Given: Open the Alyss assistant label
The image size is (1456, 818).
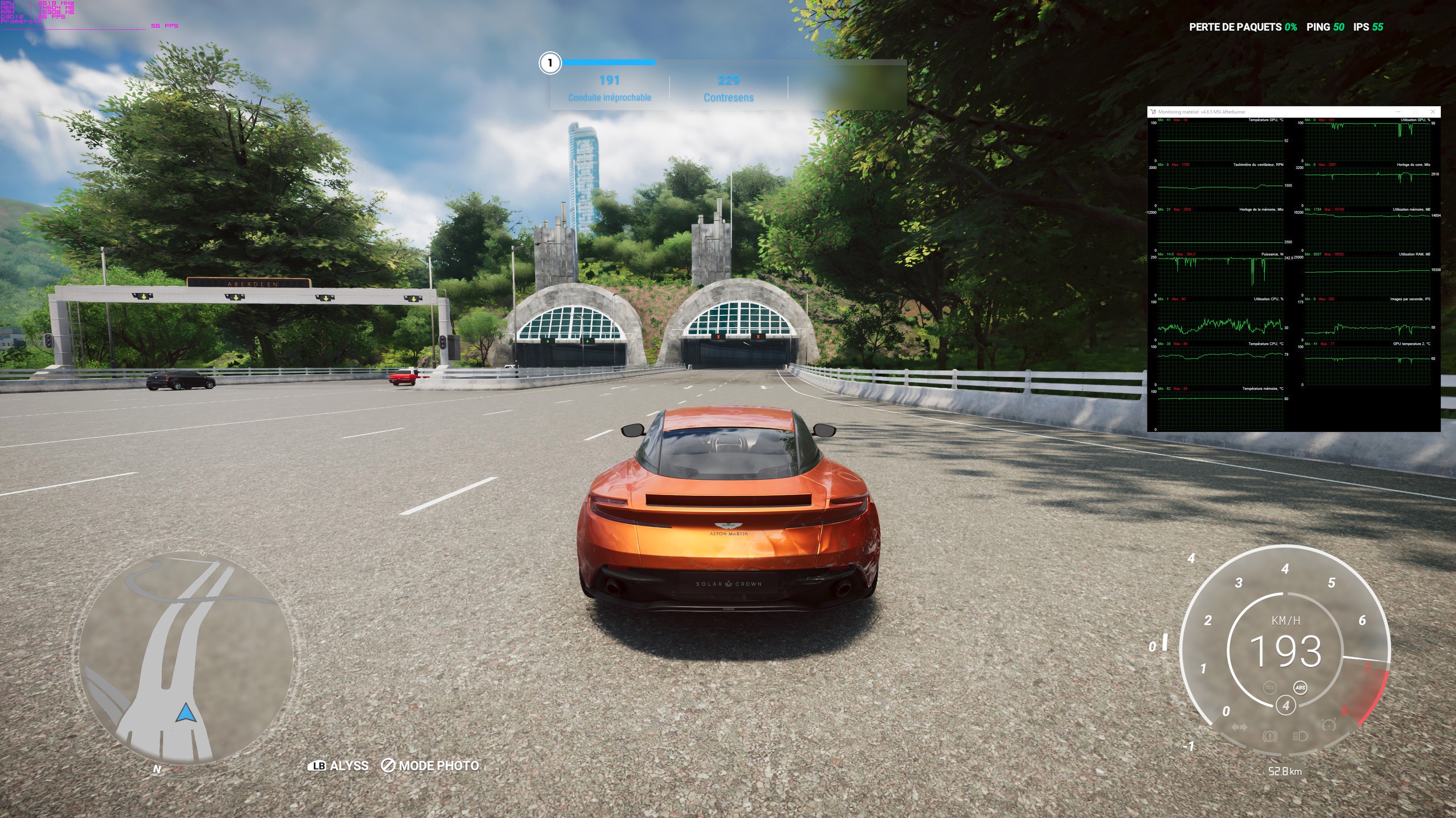Looking at the screenshot, I should pyautogui.click(x=338, y=766).
